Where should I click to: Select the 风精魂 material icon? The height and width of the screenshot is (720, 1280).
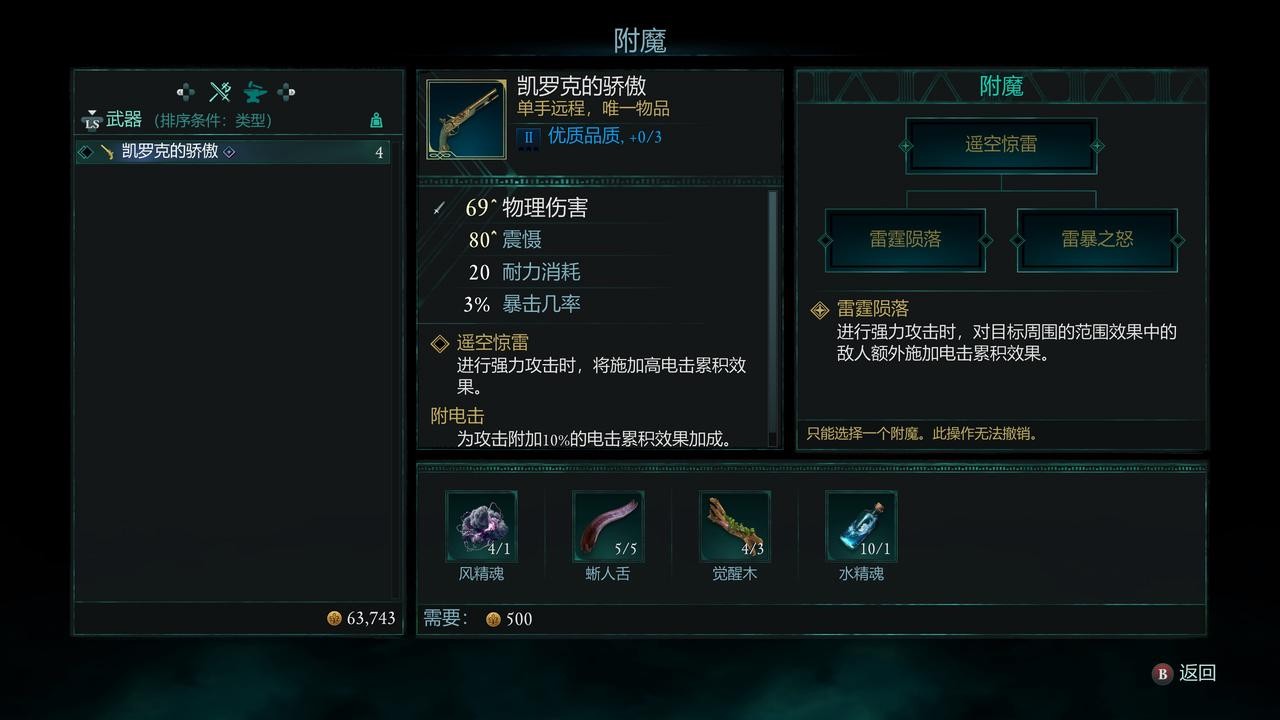[481, 526]
